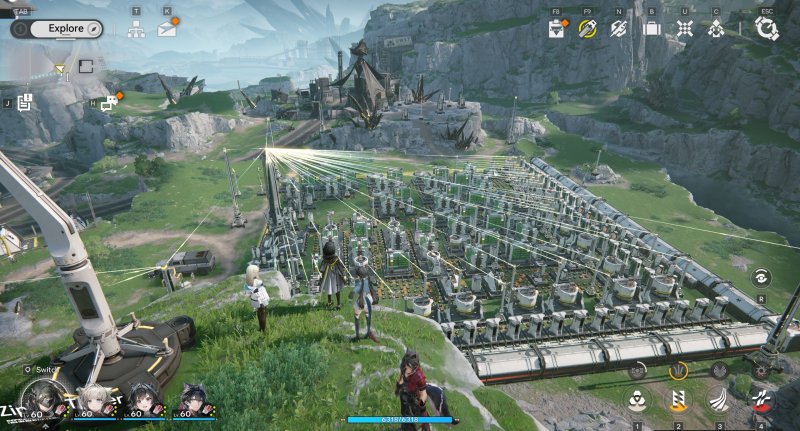Image resolution: width=800 pixels, height=431 pixels.
Task: Open the main menu ring icon
Action: tap(767, 28)
